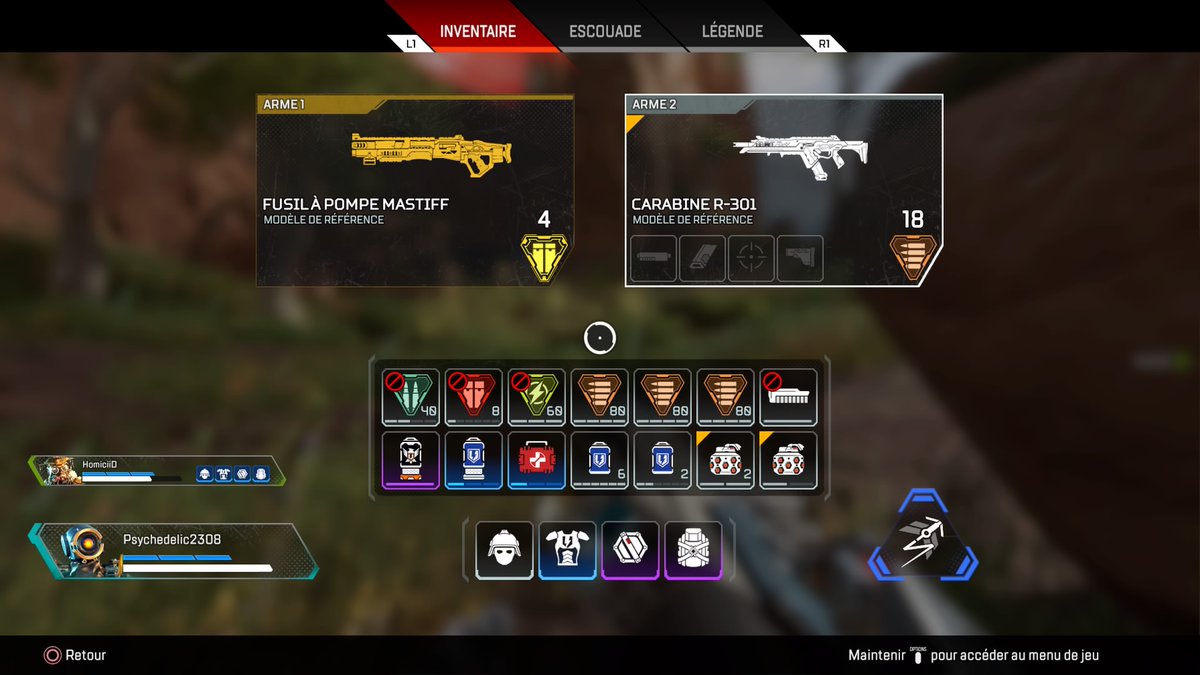
Task: Use the purple Phoenix Kit slot
Action: pyautogui.click(x=410, y=461)
